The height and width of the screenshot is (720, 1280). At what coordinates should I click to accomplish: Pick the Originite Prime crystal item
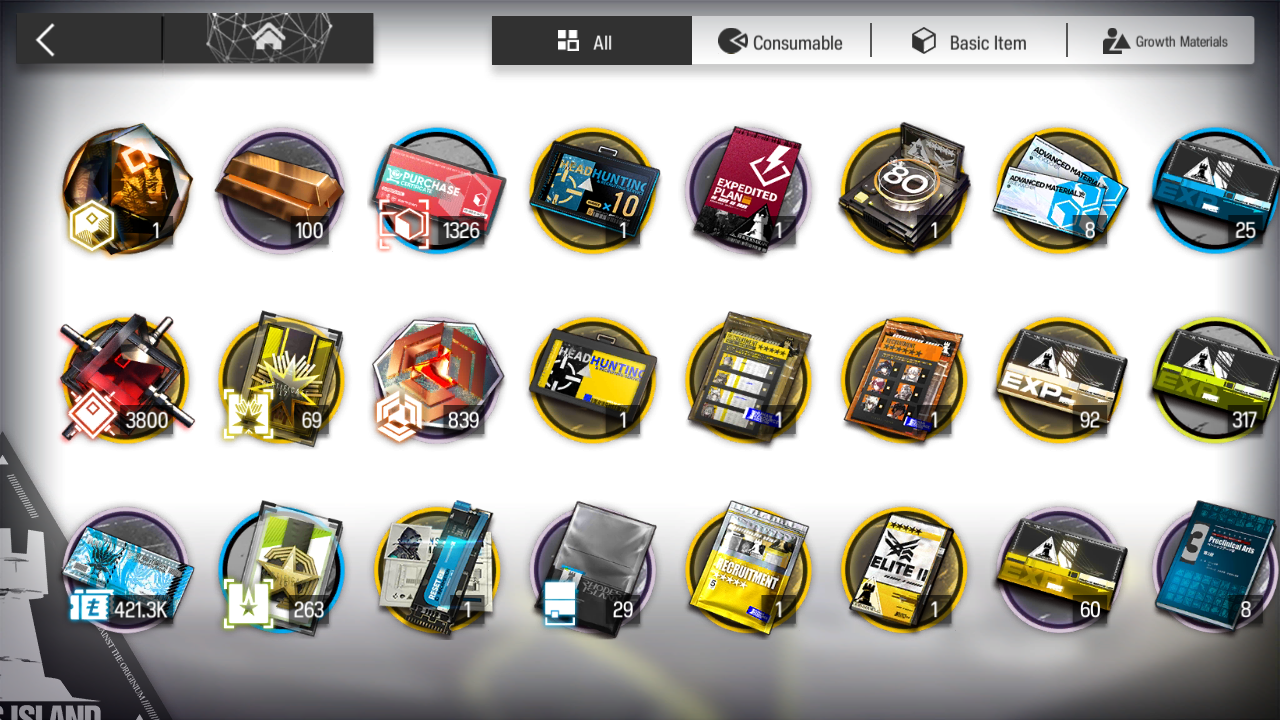(124, 190)
